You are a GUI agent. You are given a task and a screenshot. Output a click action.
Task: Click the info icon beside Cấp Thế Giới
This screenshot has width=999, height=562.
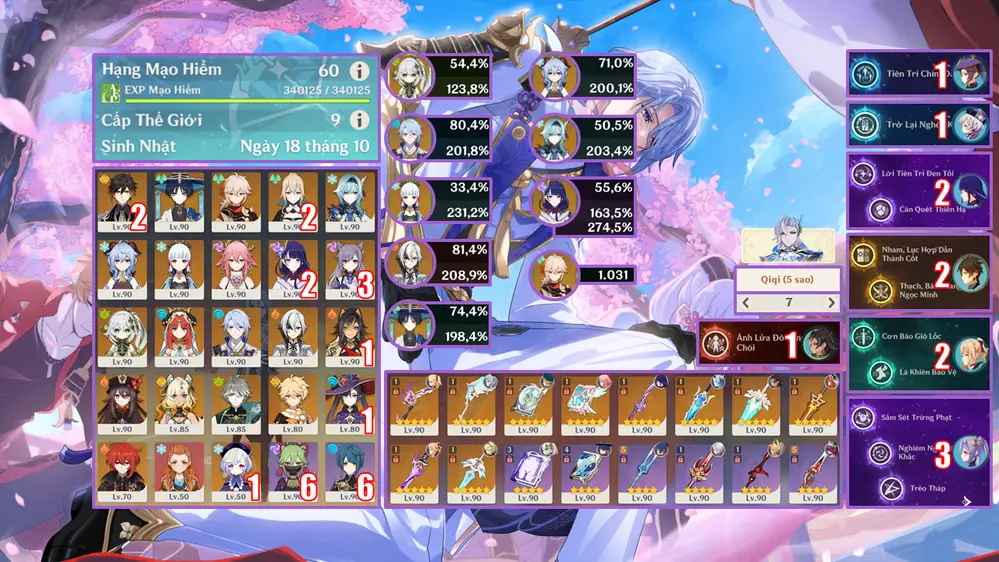(358, 120)
